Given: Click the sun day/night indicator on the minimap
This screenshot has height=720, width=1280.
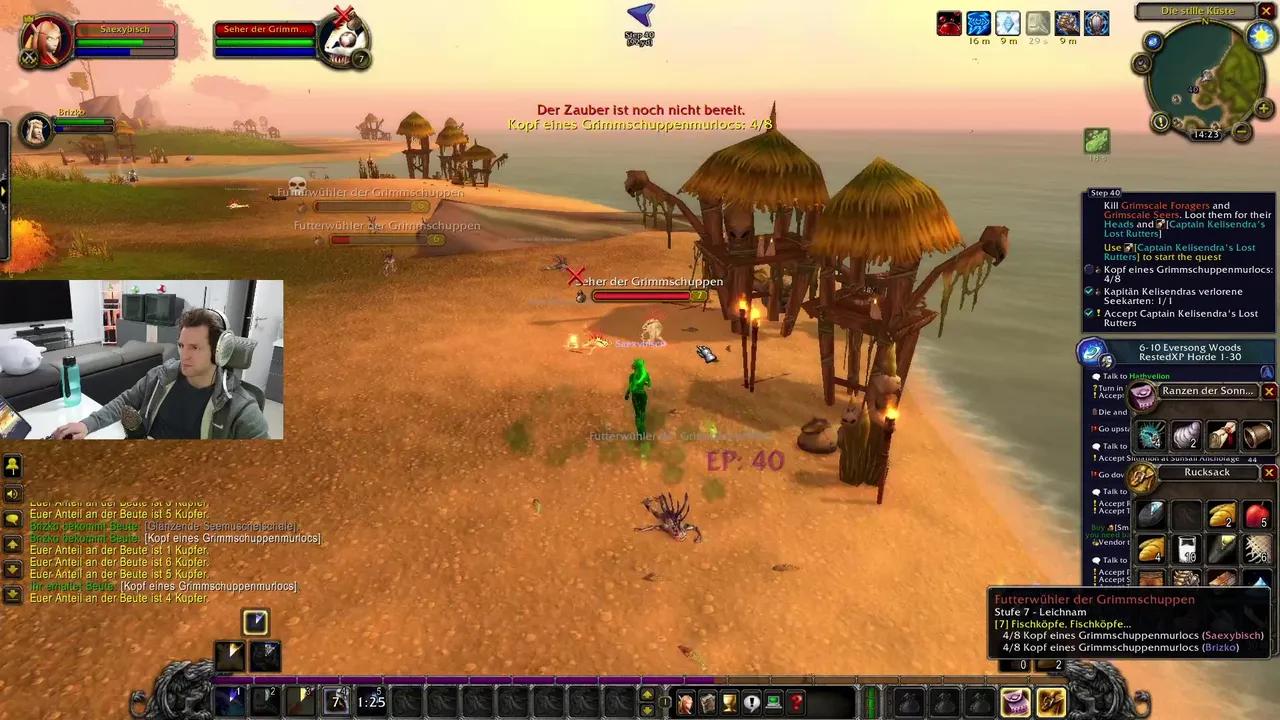Looking at the screenshot, I should coord(1262,37).
